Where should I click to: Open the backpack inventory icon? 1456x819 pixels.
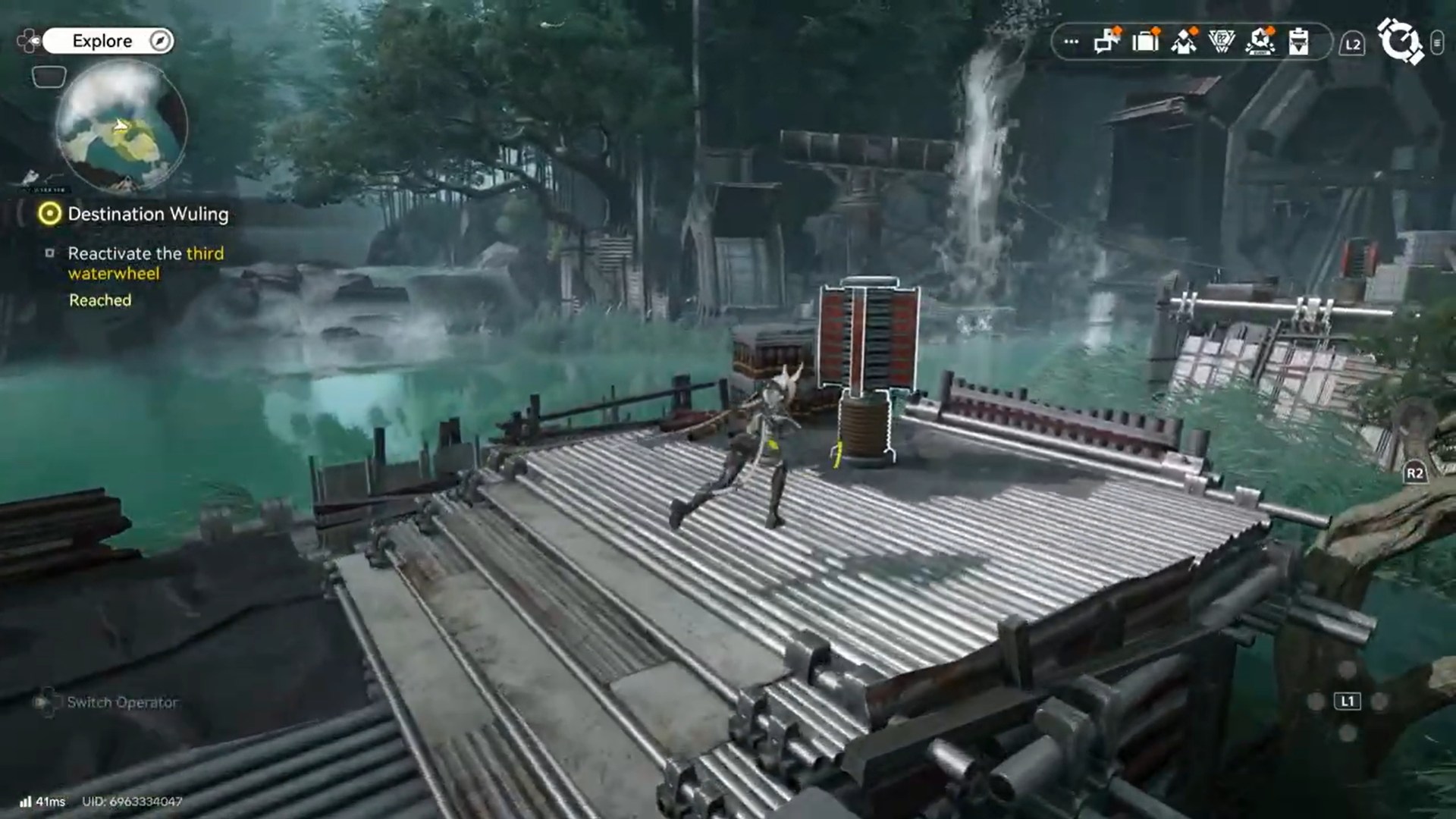click(1144, 42)
